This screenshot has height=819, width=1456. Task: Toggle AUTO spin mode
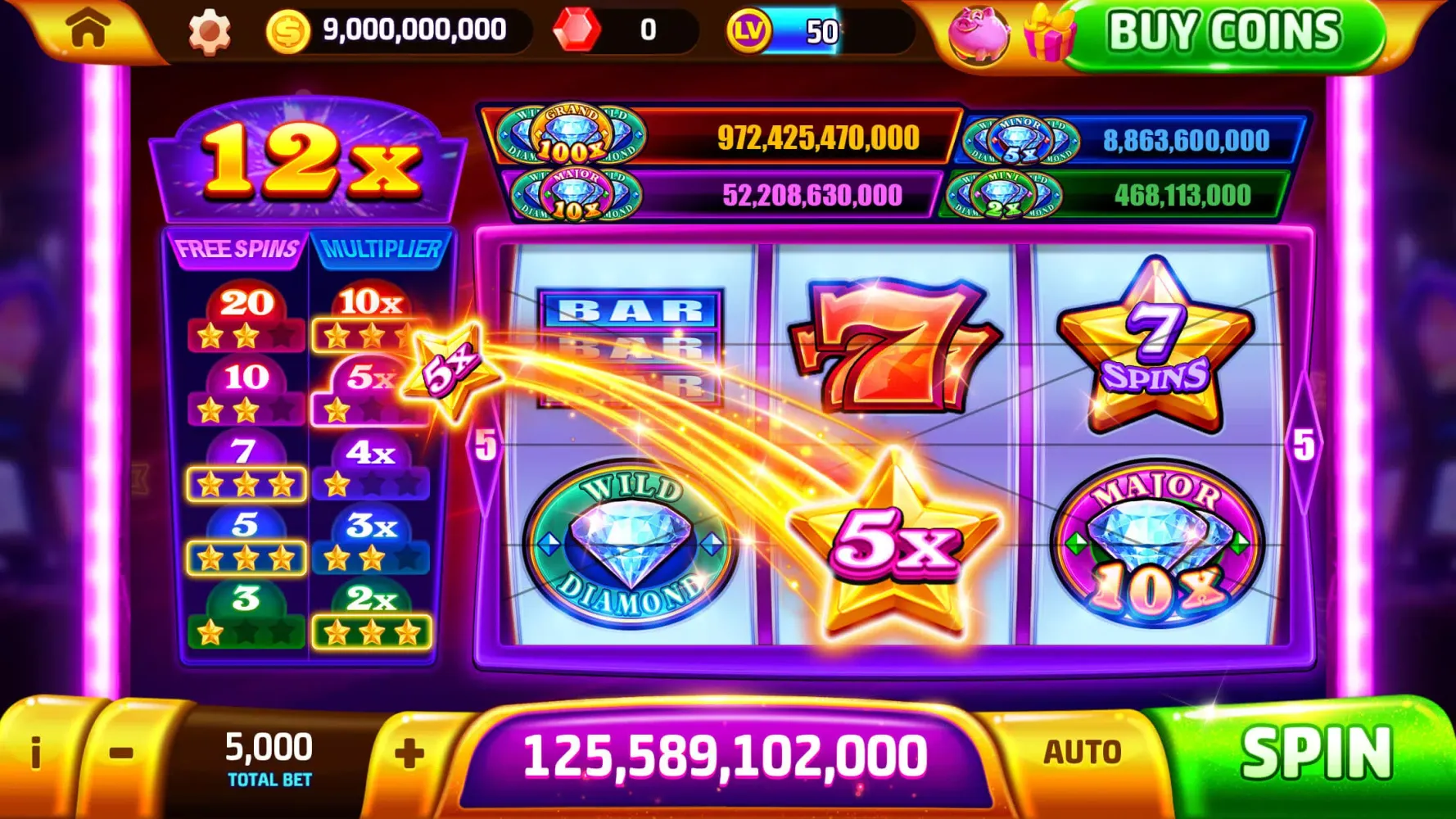[1083, 750]
